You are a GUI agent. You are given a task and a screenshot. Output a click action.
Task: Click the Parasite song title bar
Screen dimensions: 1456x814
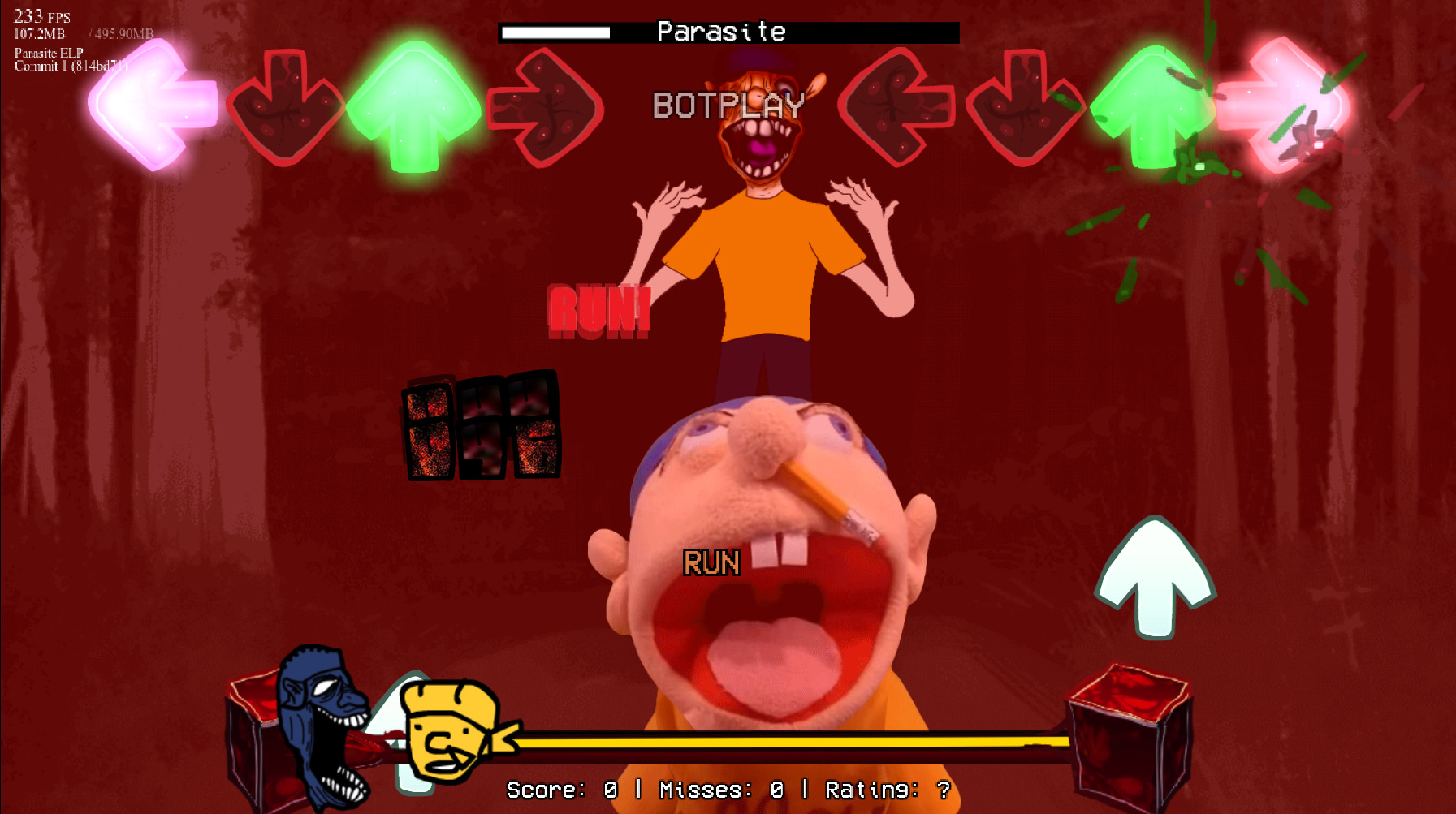tap(721, 32)
